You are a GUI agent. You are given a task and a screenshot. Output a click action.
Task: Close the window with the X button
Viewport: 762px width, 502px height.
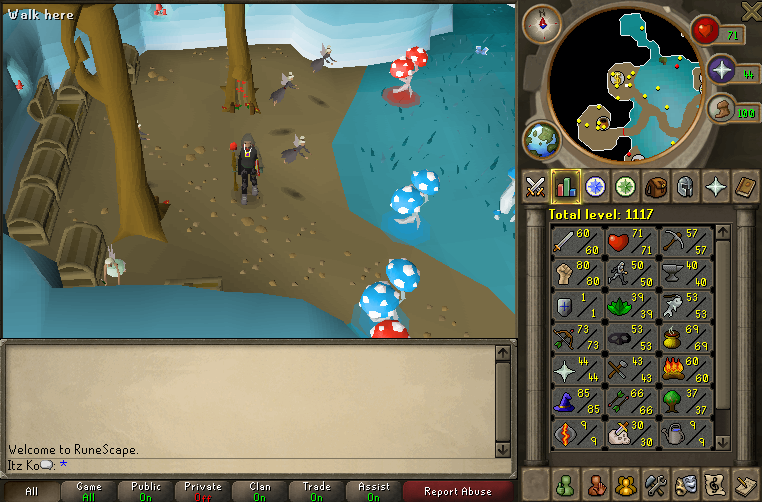750,10
